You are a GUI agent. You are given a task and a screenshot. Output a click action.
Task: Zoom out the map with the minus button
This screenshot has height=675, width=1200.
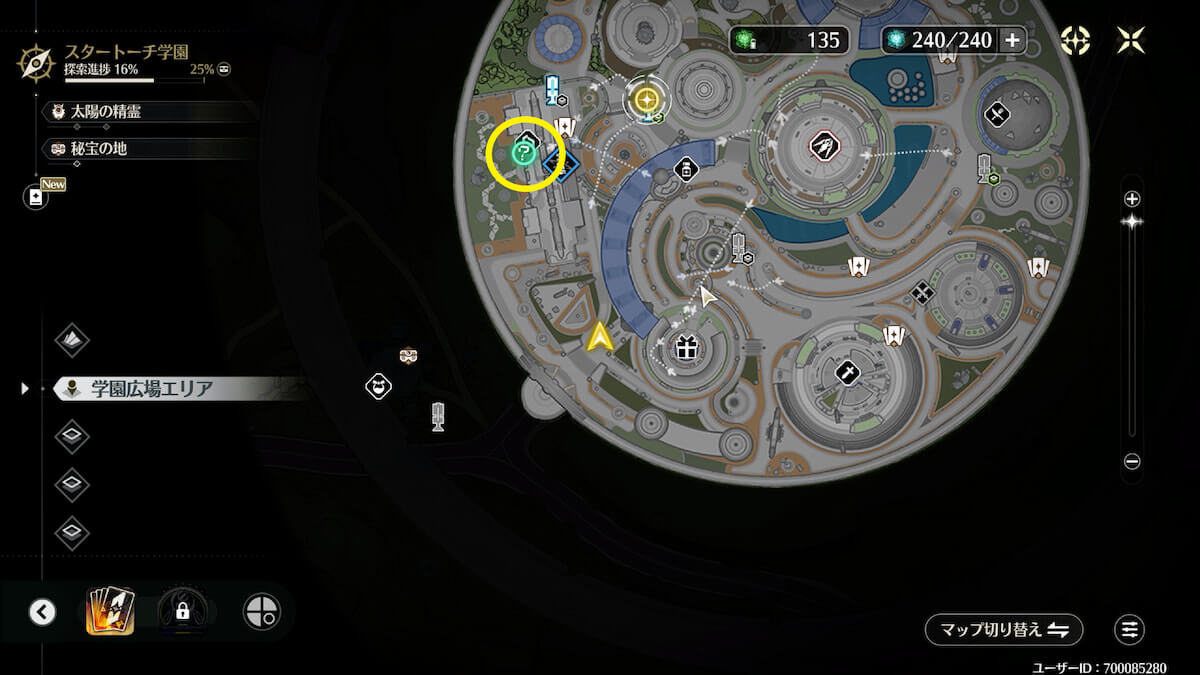(x=1132, y=462)
